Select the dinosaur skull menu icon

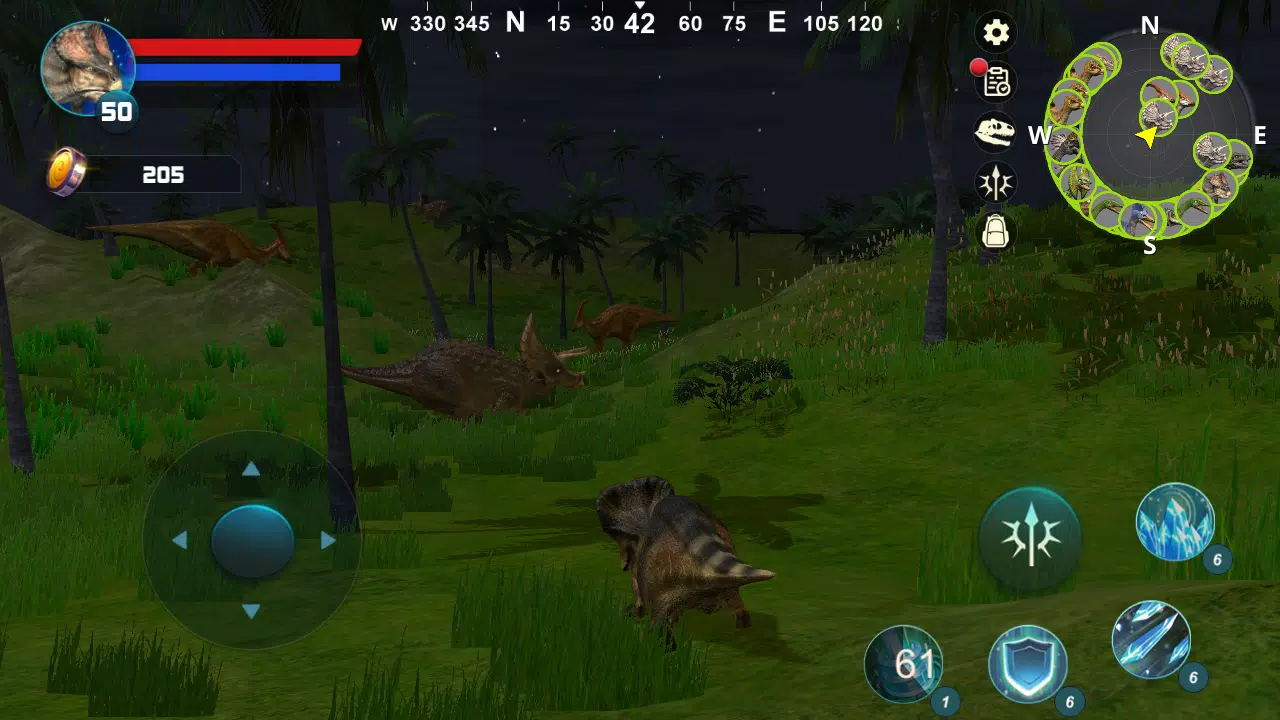pos(995,133)
